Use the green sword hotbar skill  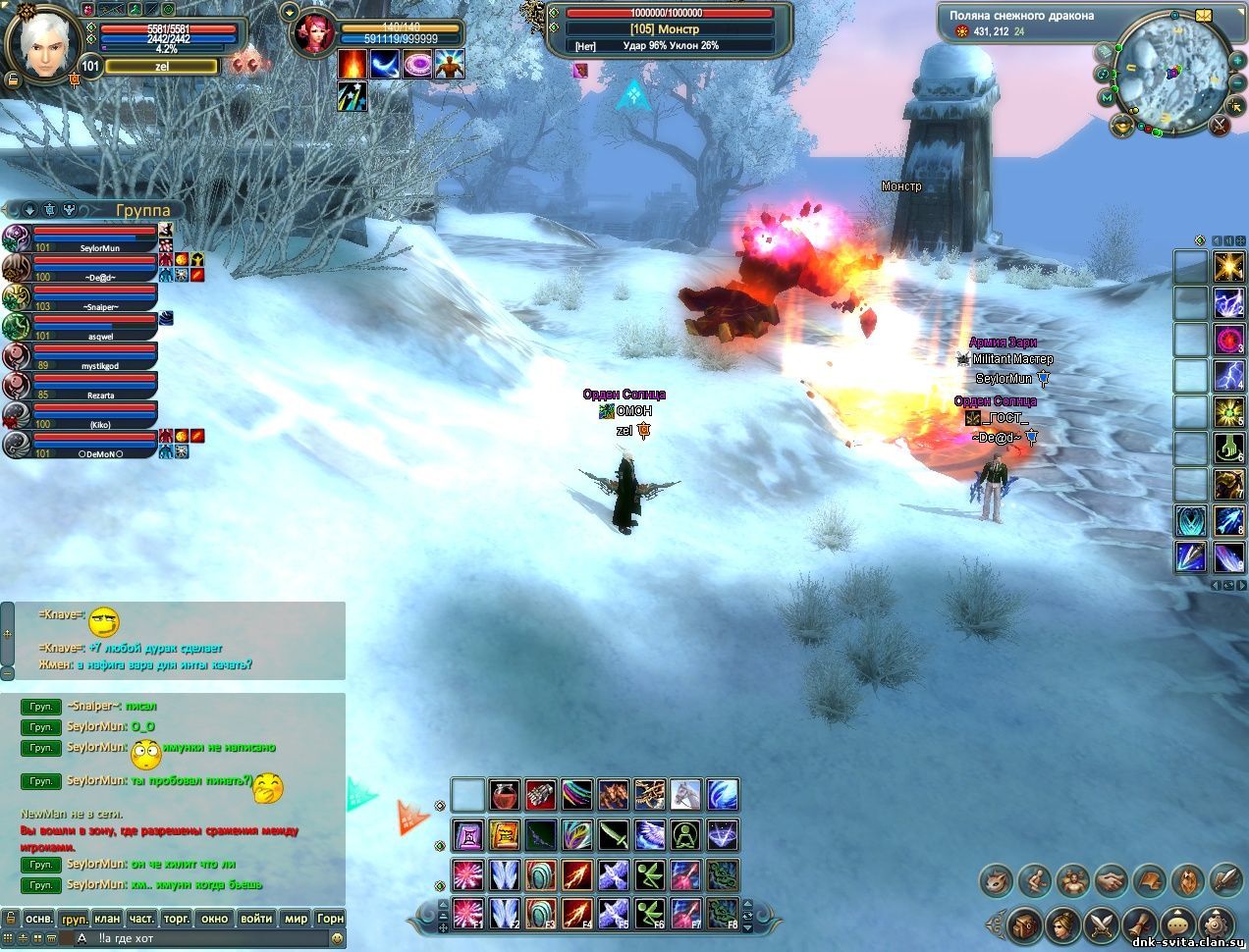click(x=614, y=835)
